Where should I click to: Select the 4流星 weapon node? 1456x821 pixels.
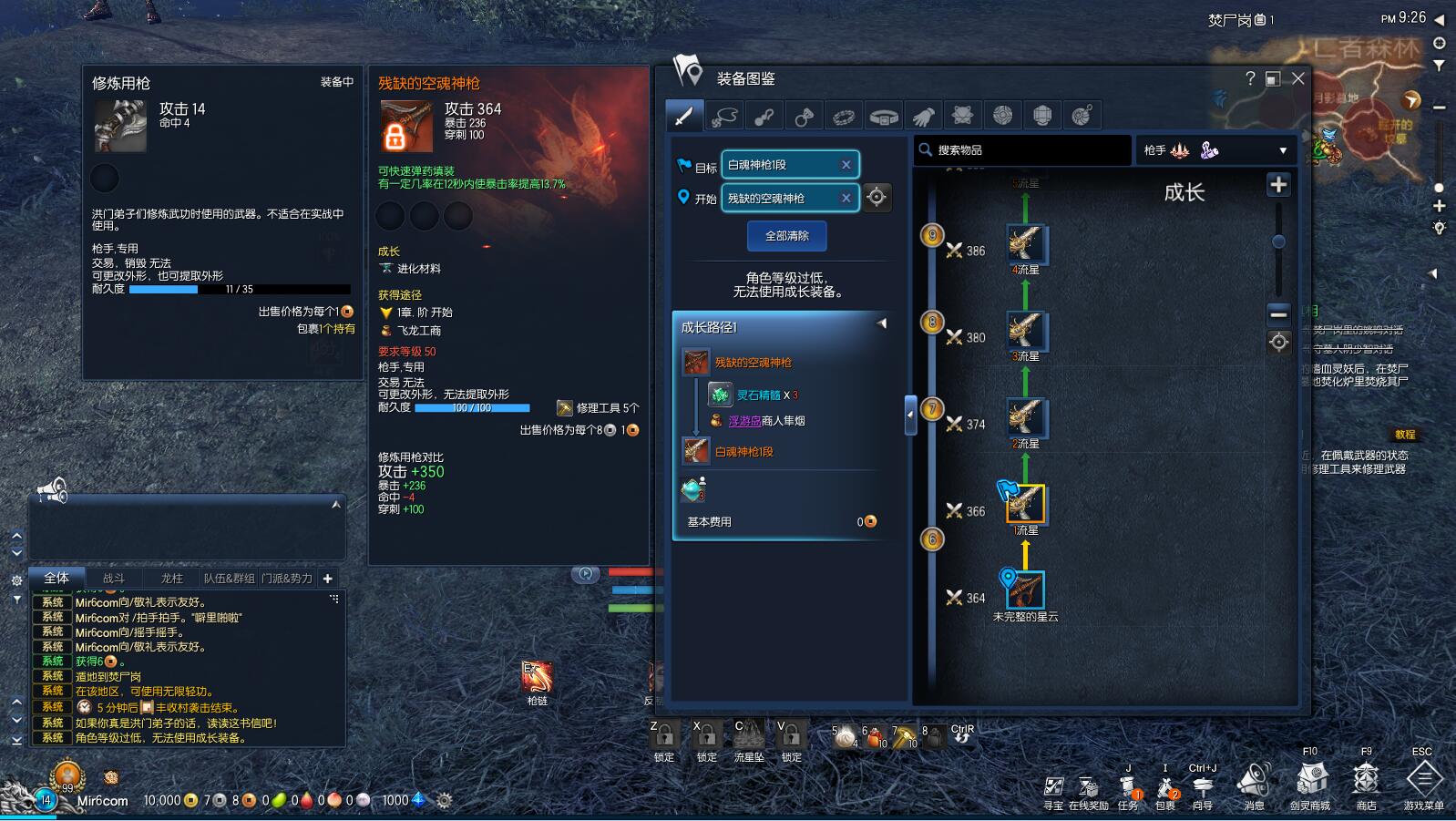(1026, 244)
